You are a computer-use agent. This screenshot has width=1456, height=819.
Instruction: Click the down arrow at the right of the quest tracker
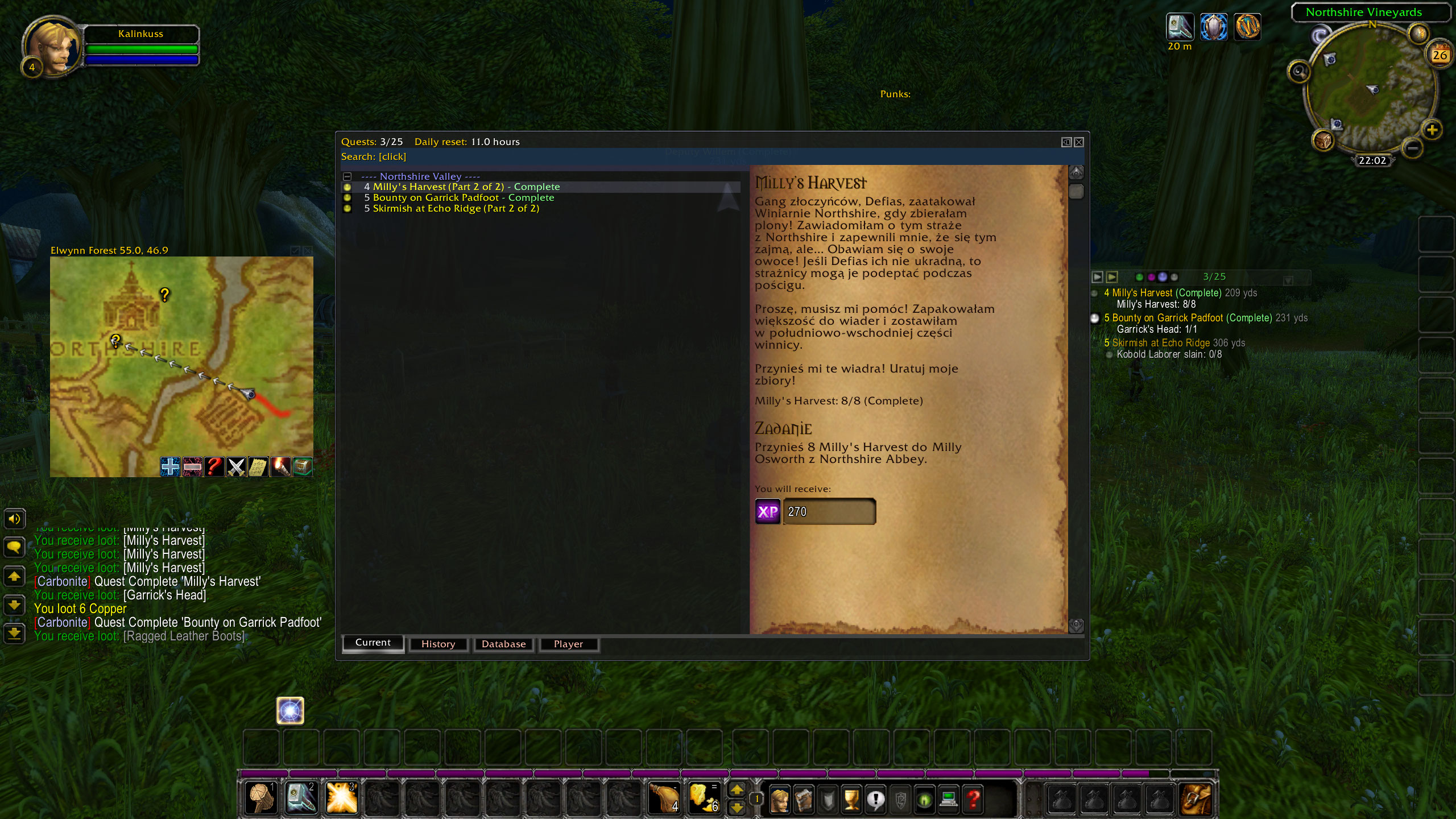pos(1287,280)
